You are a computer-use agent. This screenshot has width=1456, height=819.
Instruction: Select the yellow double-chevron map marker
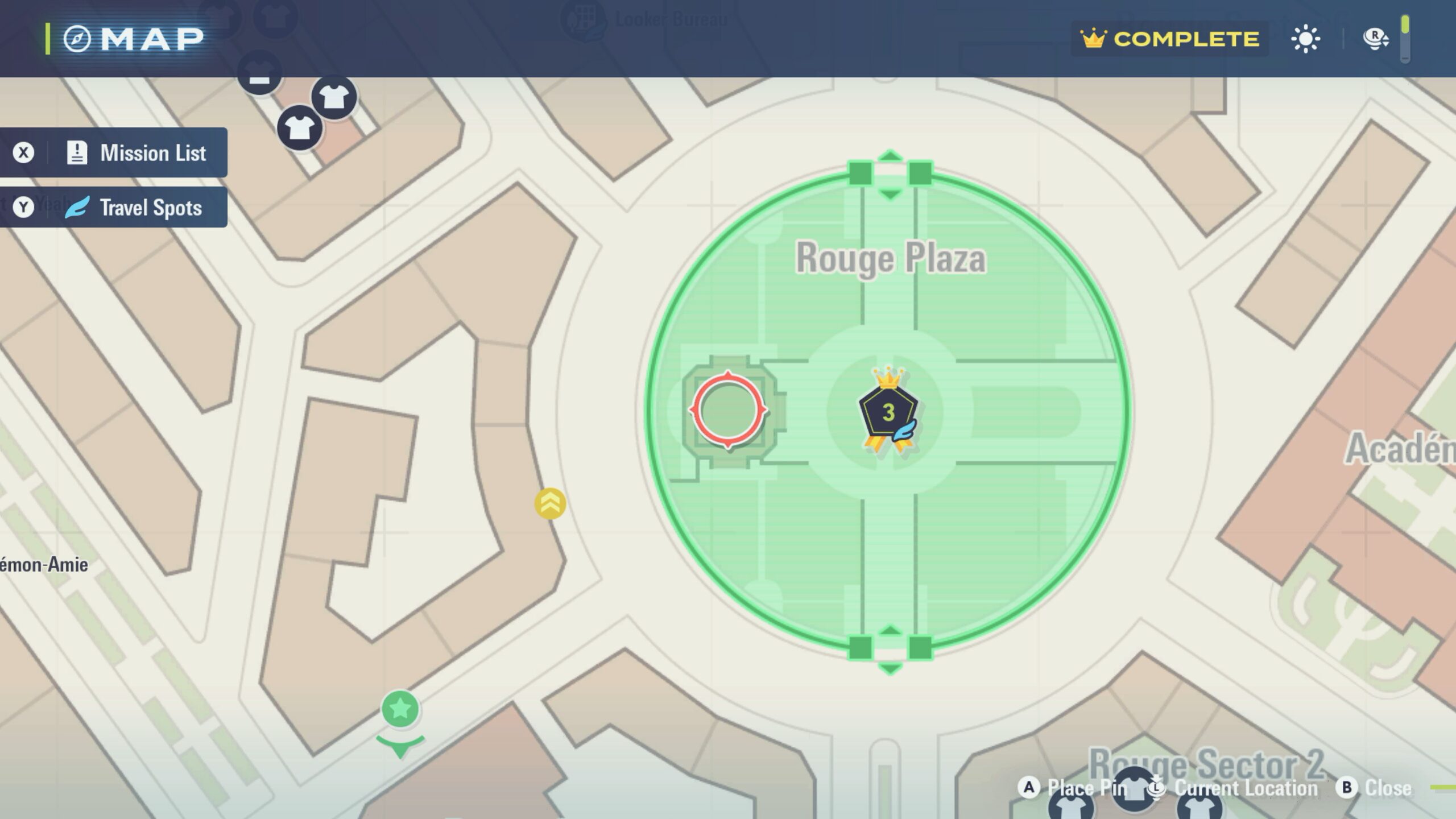[550, 503]
